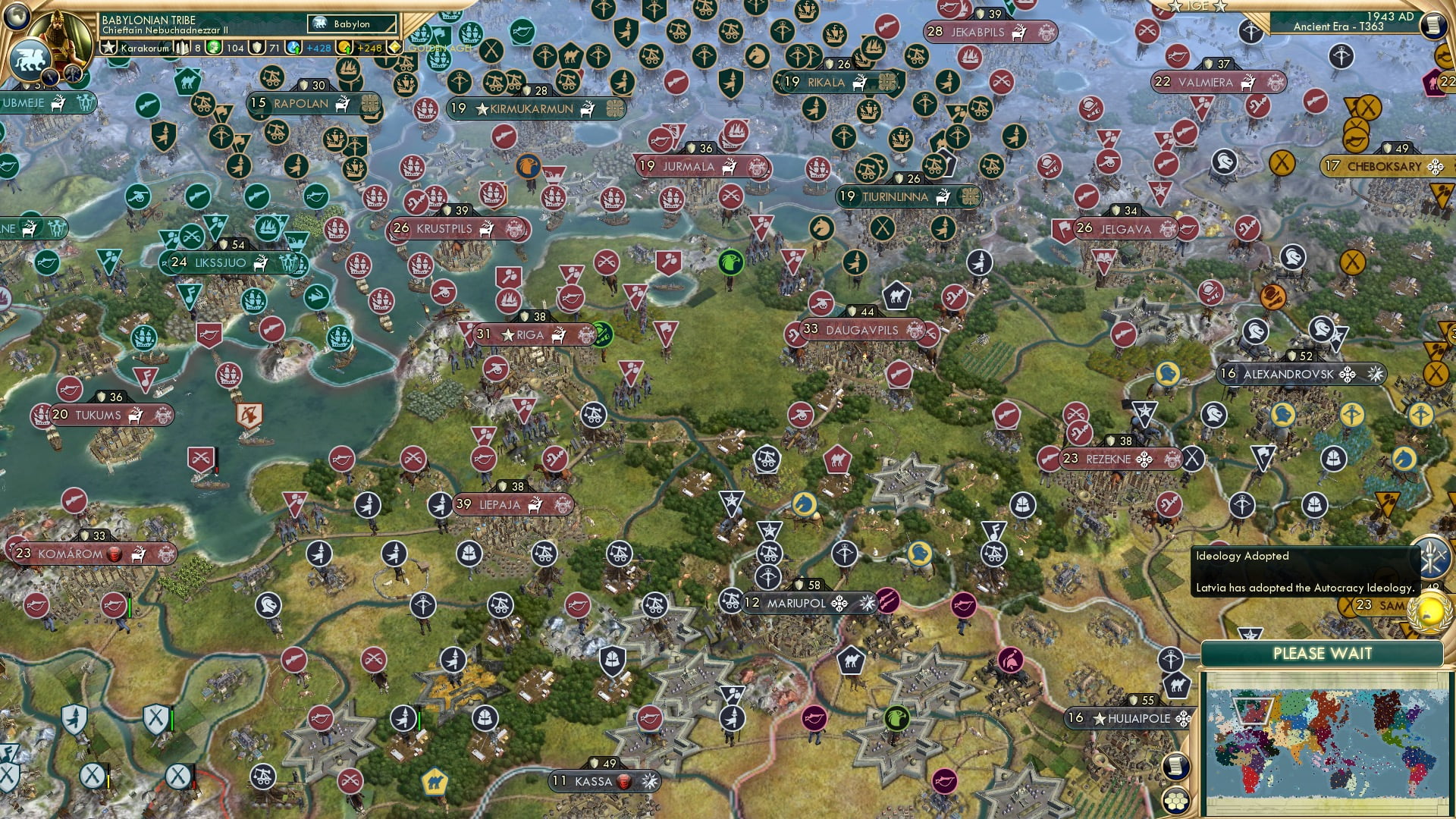
Task: Click the Karakorum capital name in top bar
Action: coord(146,48)
